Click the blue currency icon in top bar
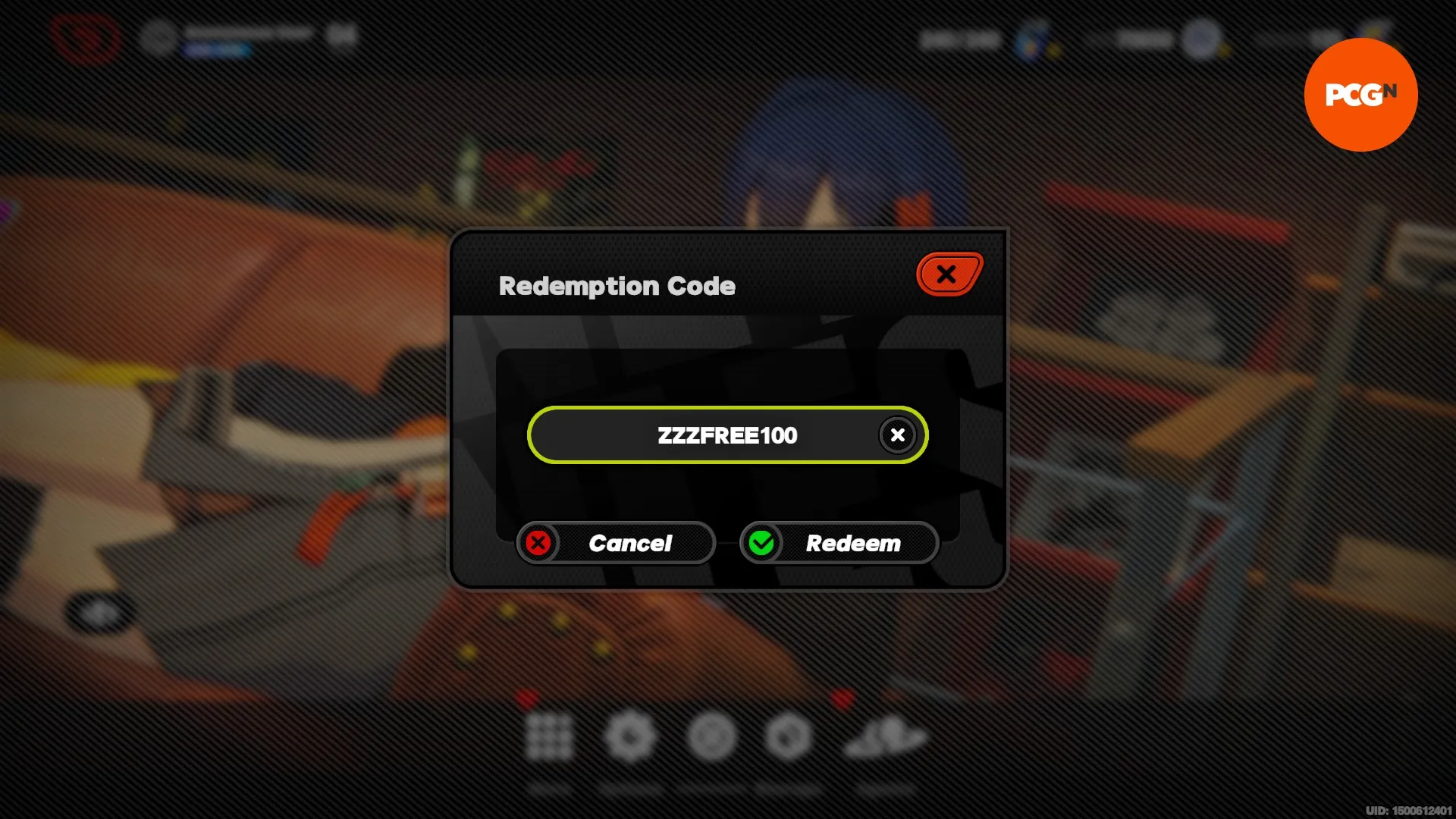Viewport: 1456px width, 819px height. (x=1031, y=42)
